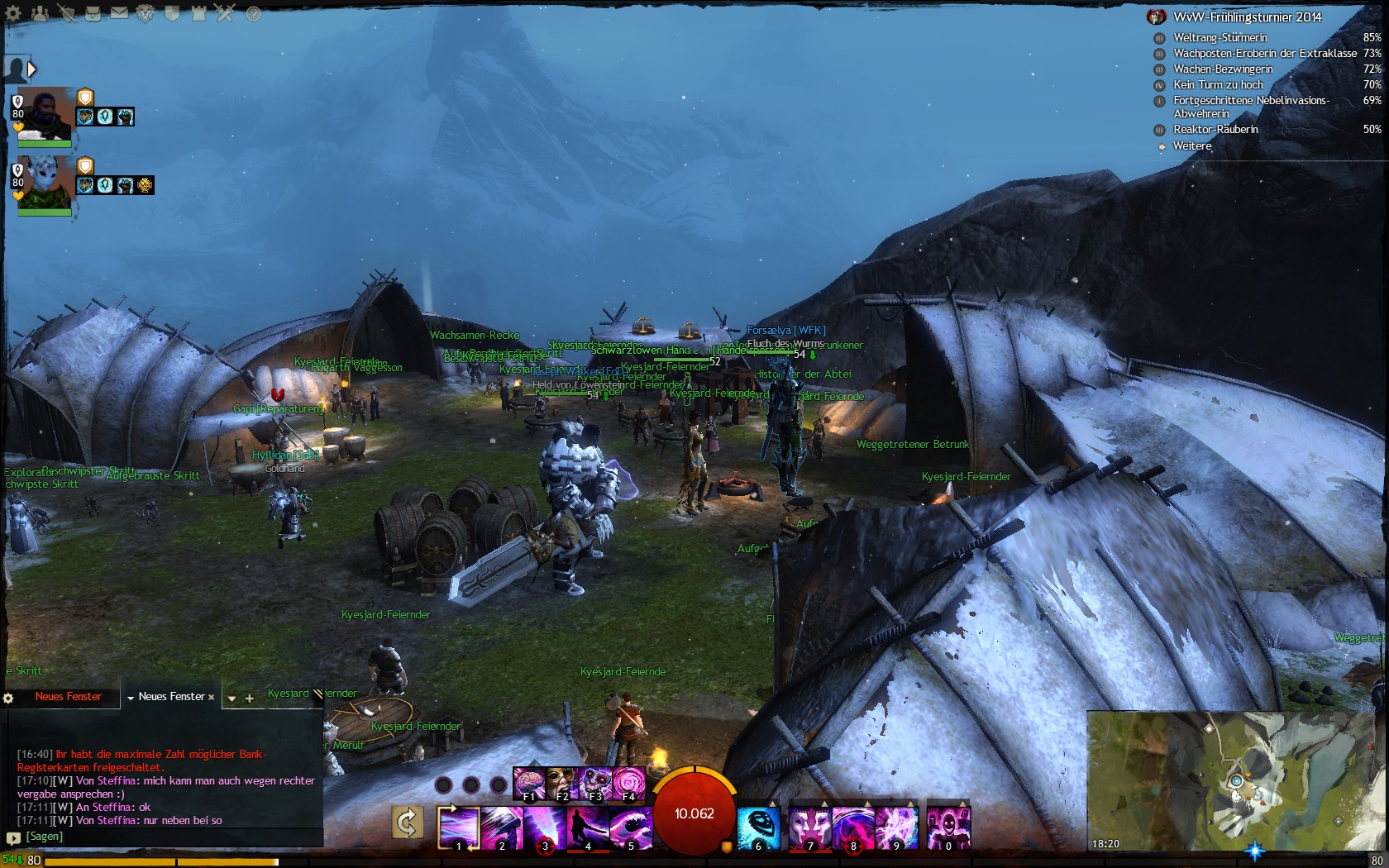This screenshot has width=1389, height=868.
Task: Close the active Neues Fenster chat tab
Action: pos(212,697)
